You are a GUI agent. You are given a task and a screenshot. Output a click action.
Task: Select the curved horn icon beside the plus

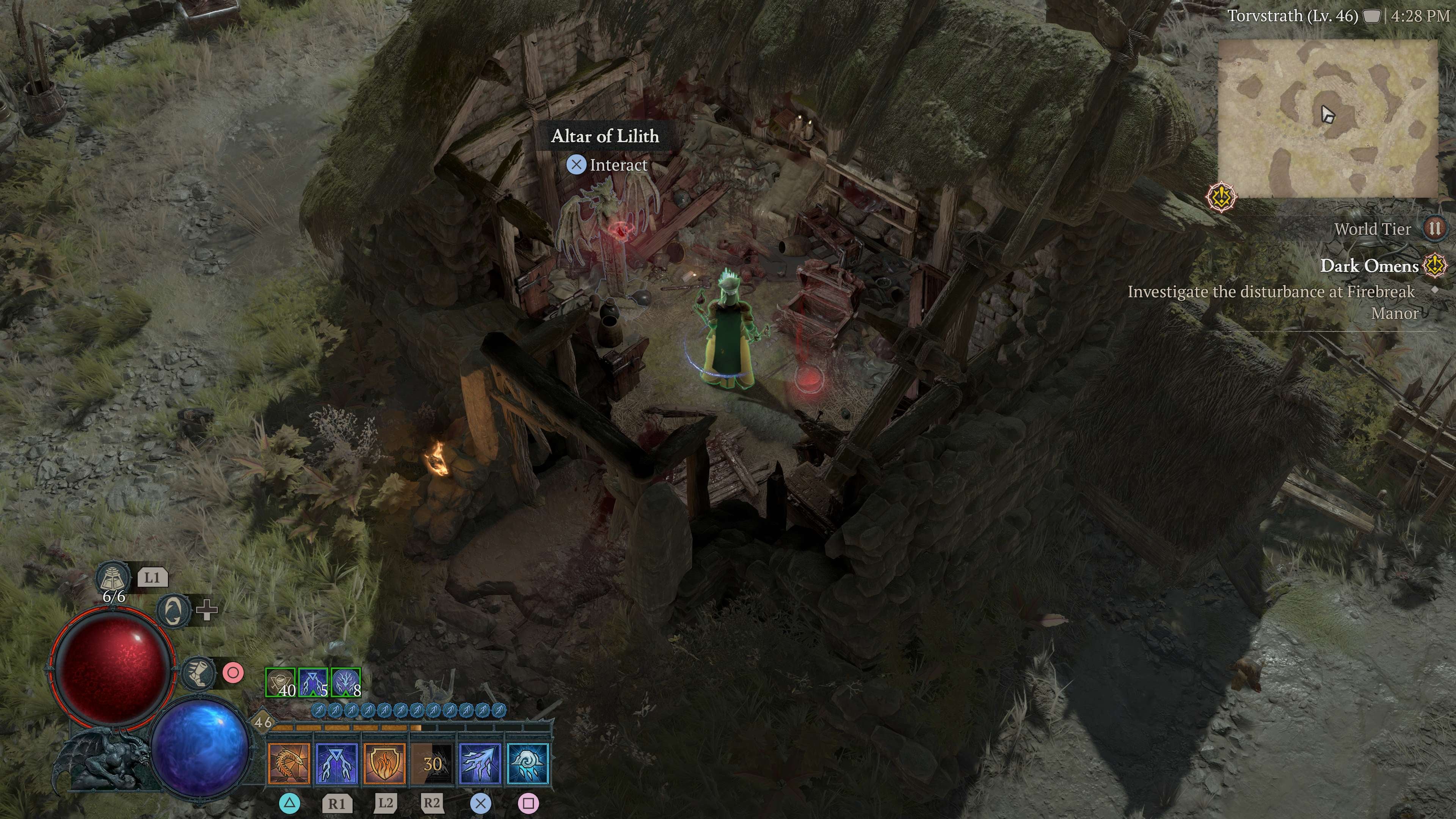[173, 610]
